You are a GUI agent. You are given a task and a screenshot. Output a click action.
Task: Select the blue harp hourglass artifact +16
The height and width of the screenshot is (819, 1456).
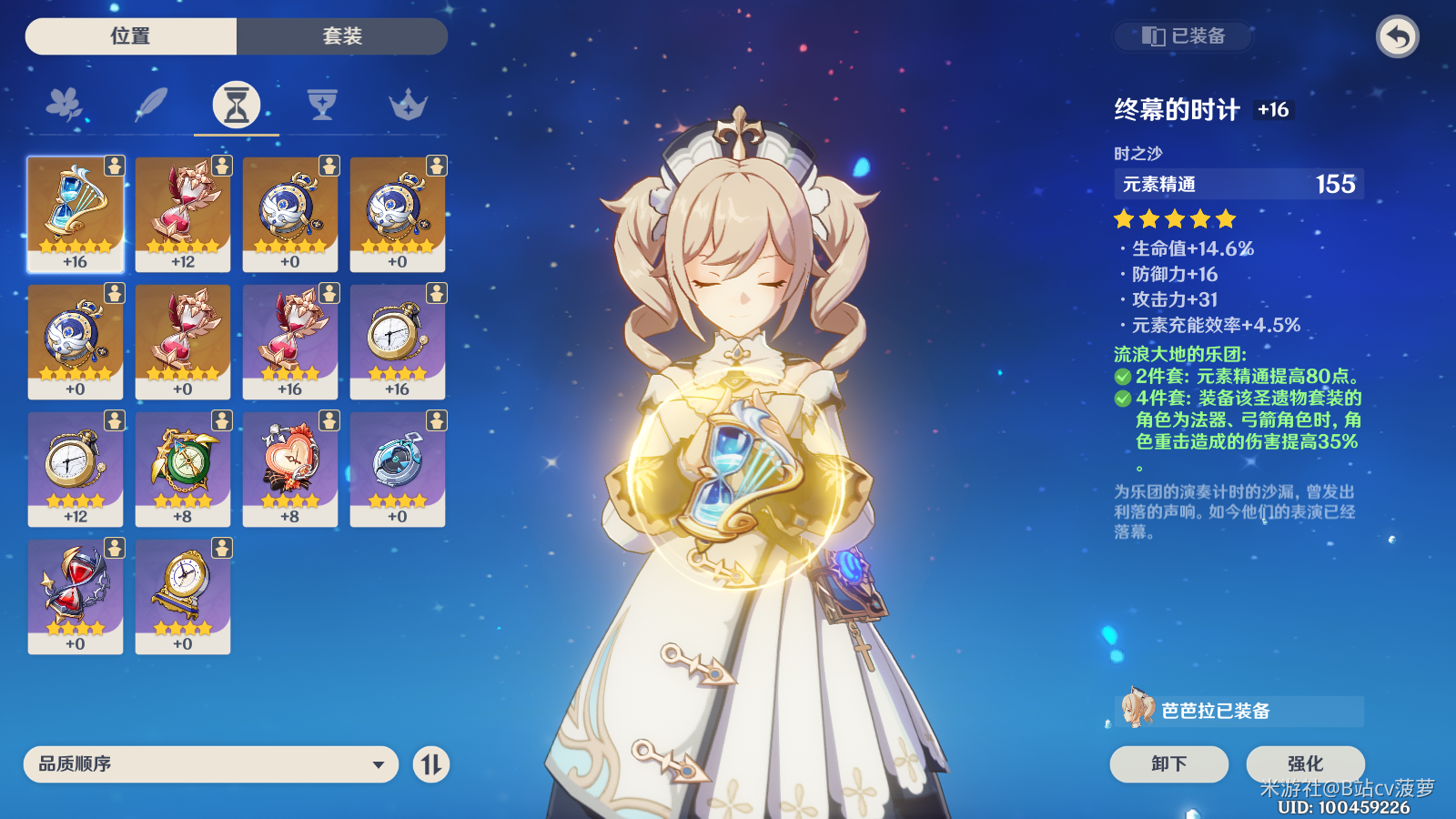coord(76,214)
